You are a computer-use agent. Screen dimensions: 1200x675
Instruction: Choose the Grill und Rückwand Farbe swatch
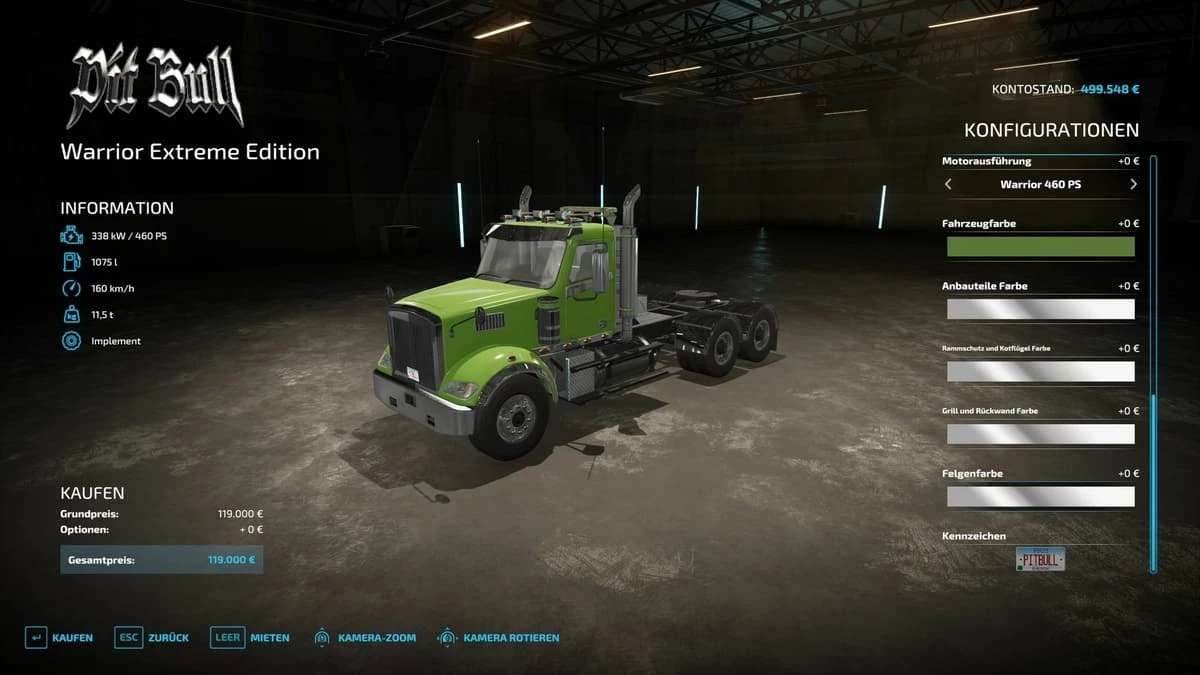point(1040,434)
